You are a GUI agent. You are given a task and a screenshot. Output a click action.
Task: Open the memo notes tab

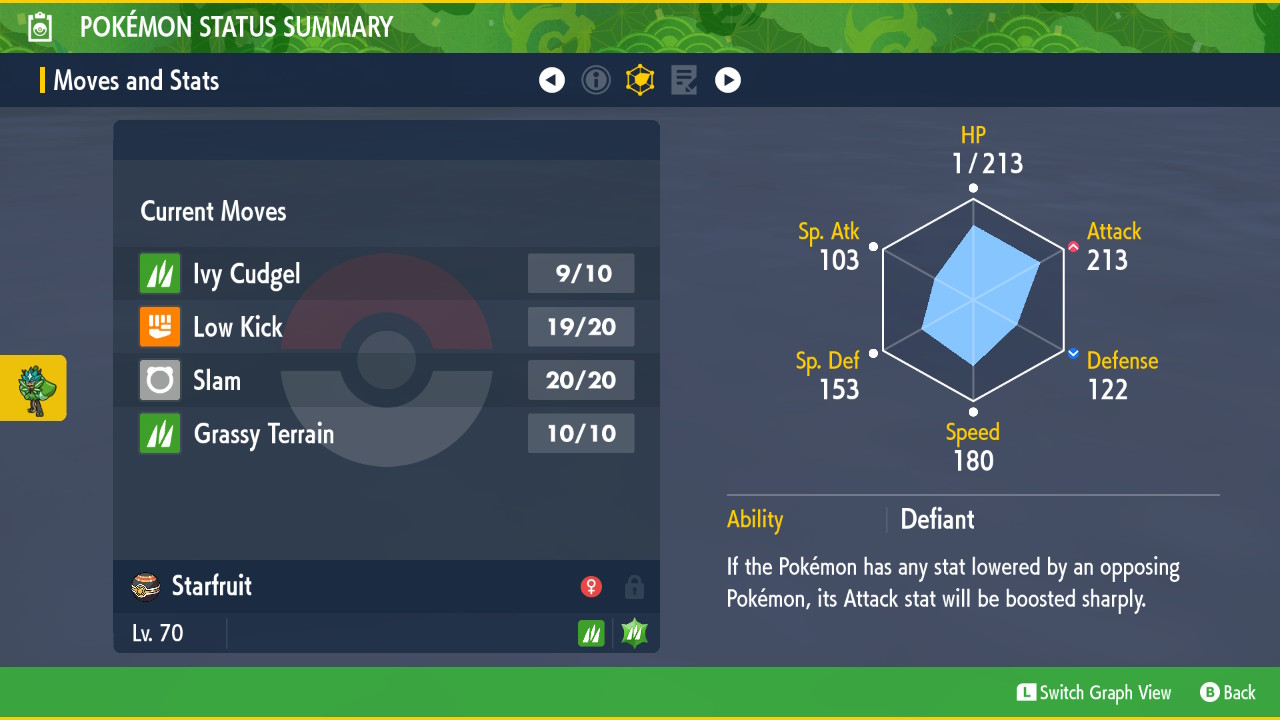[684, 80]
